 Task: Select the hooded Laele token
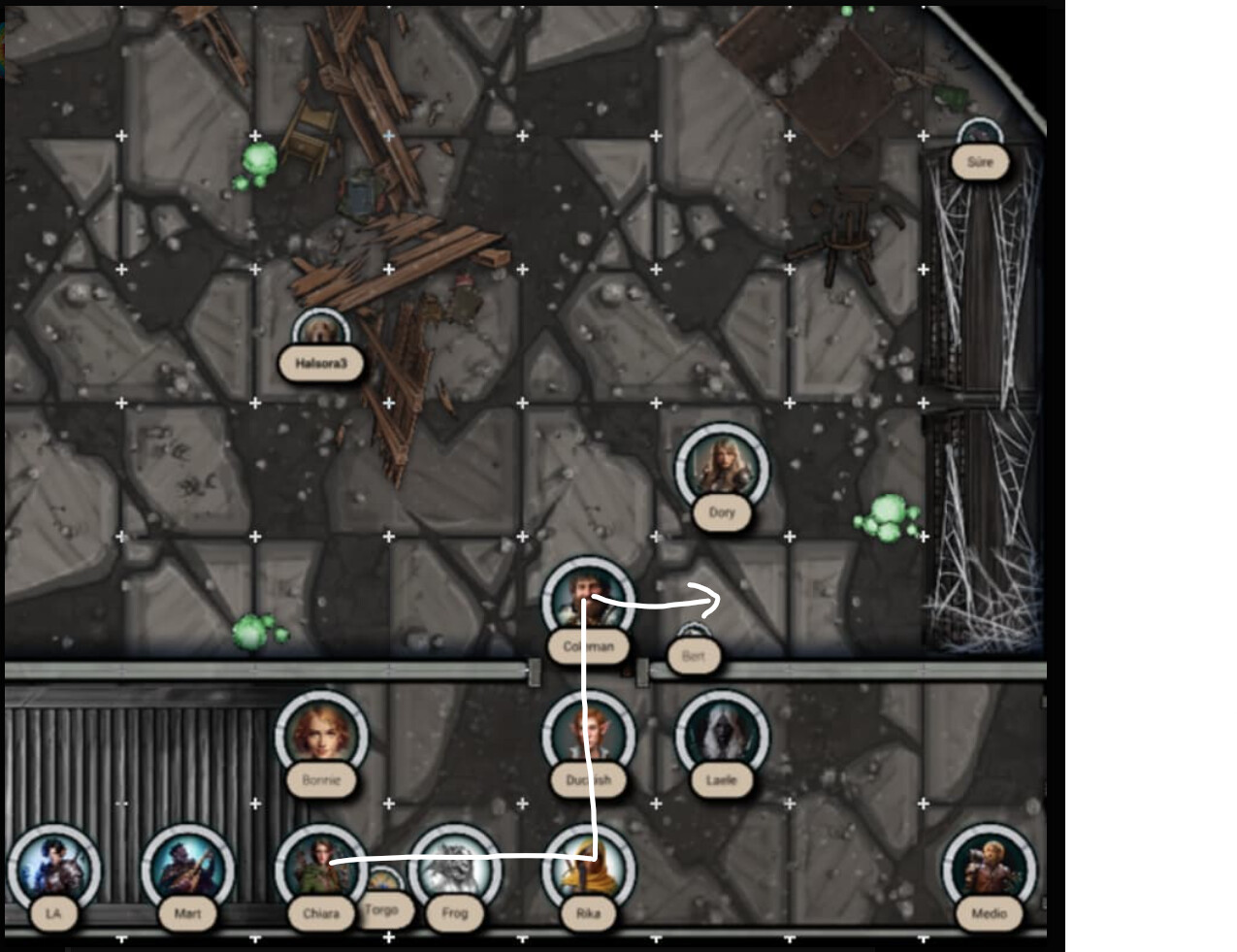point(721,734)
